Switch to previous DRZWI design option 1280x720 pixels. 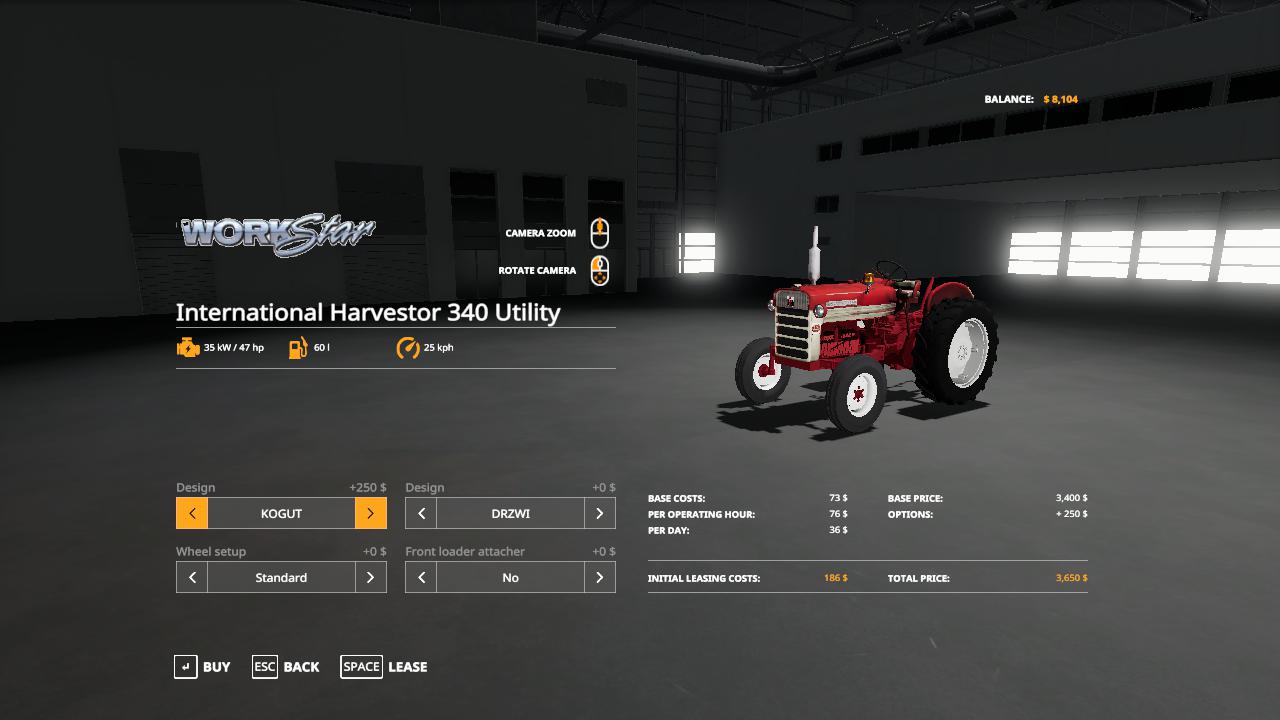(x=421, y=514)
